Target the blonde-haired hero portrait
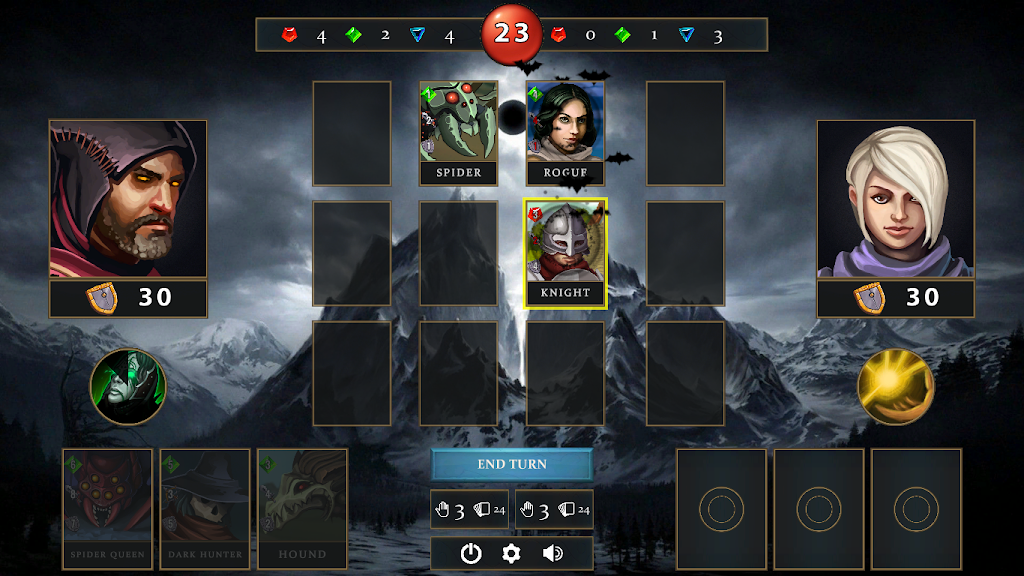This screenshot has height=576, width=1024. point(895,199)
